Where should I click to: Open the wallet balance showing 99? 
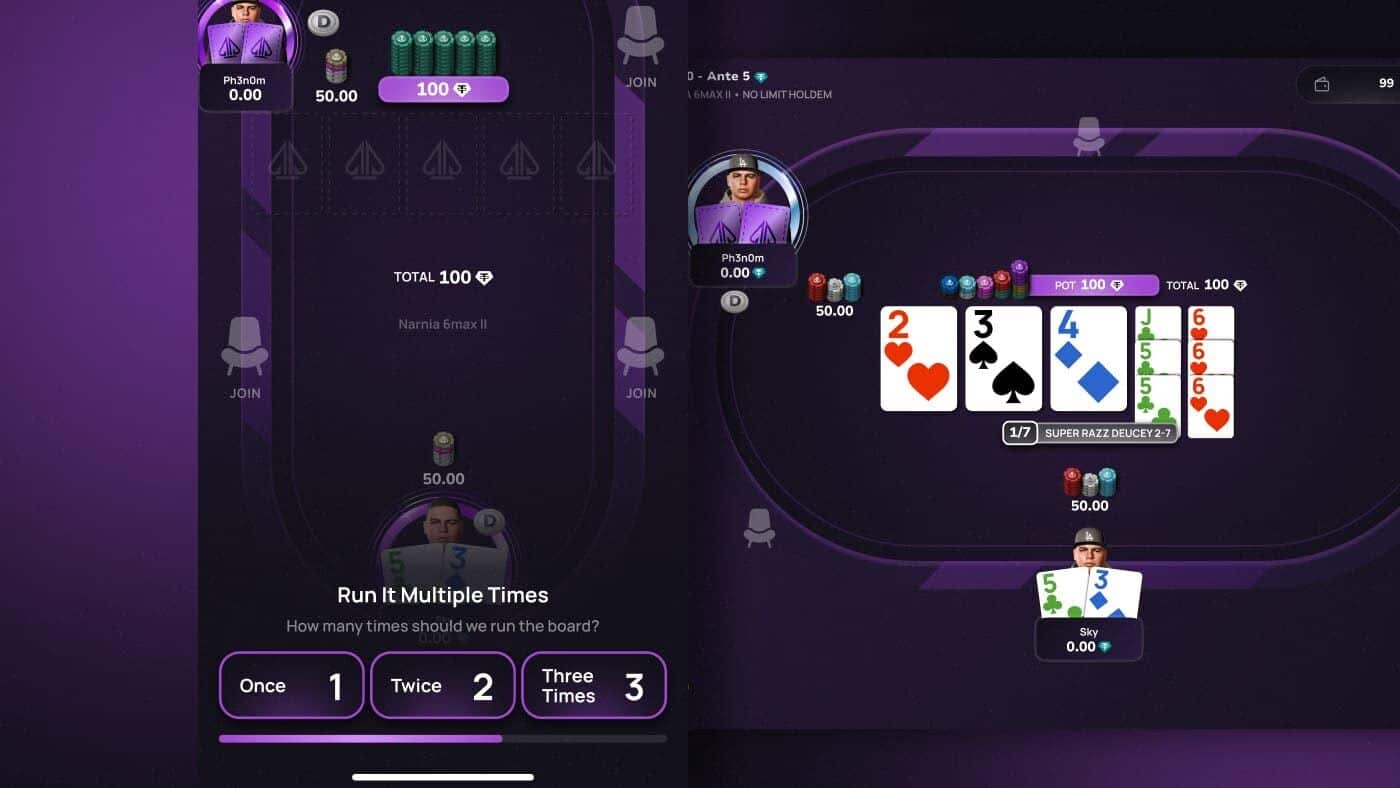tap(1350, 84)
